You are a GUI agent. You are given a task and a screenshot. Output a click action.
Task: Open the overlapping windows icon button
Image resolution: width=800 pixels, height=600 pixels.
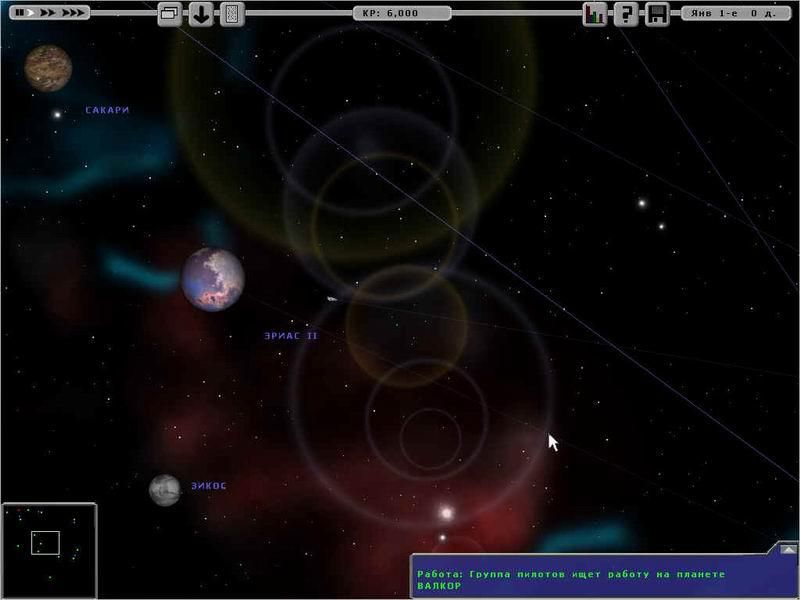tap(170, 14)
